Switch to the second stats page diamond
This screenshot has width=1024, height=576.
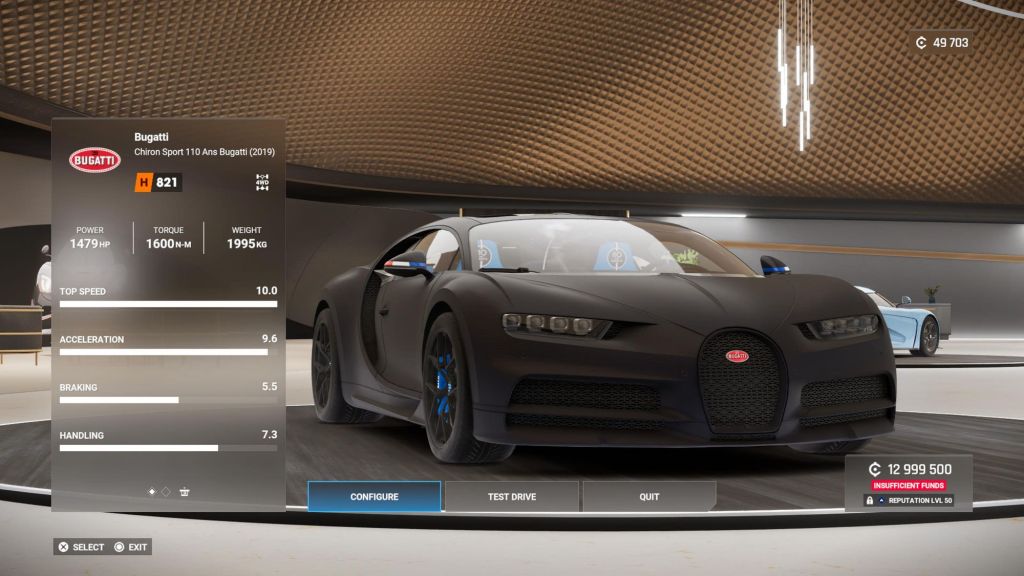tap(166, 492)
